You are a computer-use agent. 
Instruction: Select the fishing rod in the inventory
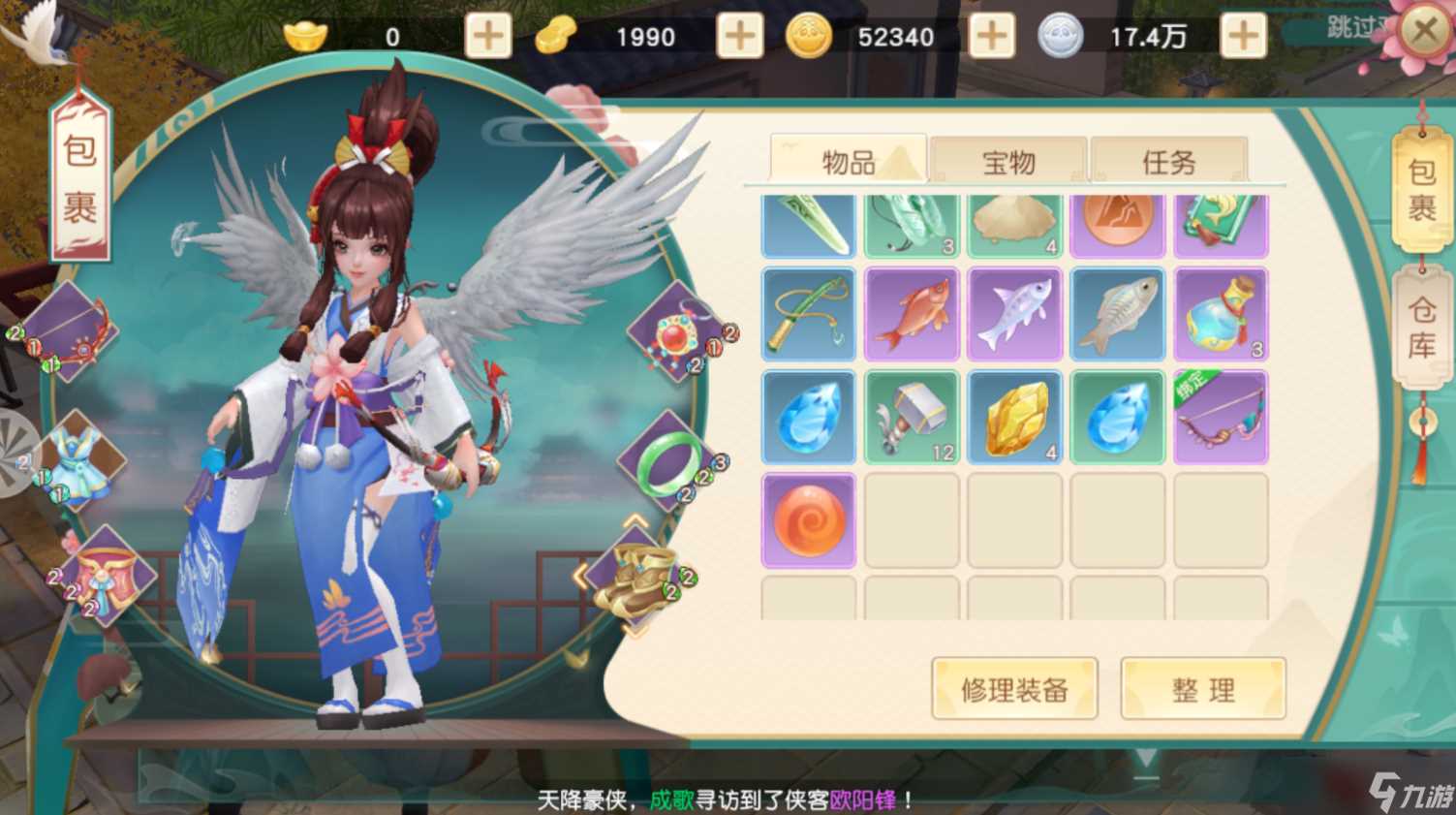tap(809, 313)
